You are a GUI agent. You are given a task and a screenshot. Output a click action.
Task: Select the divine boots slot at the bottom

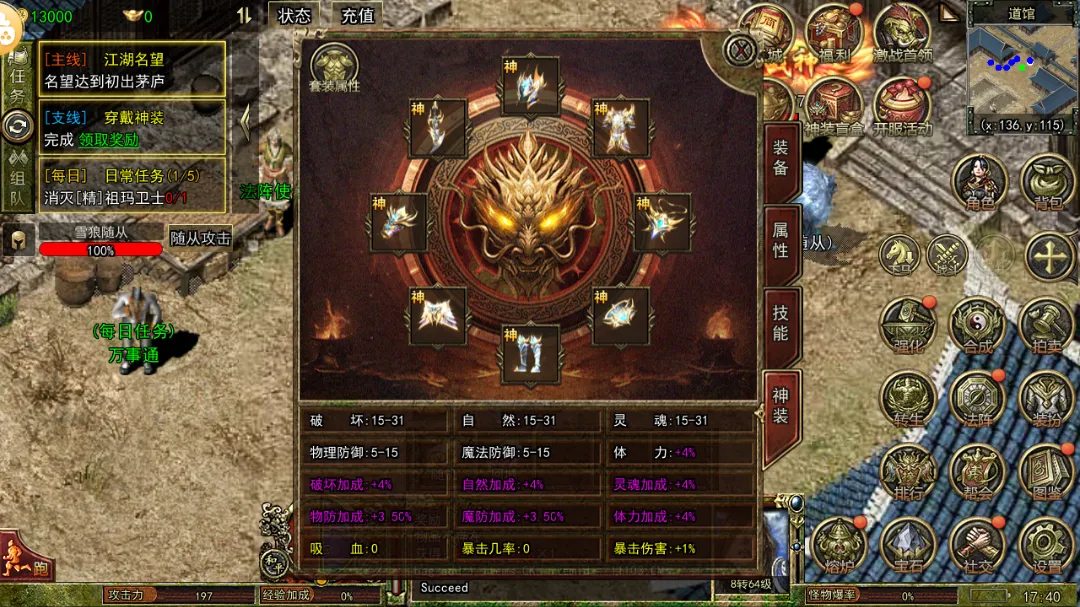pos(530,353)
